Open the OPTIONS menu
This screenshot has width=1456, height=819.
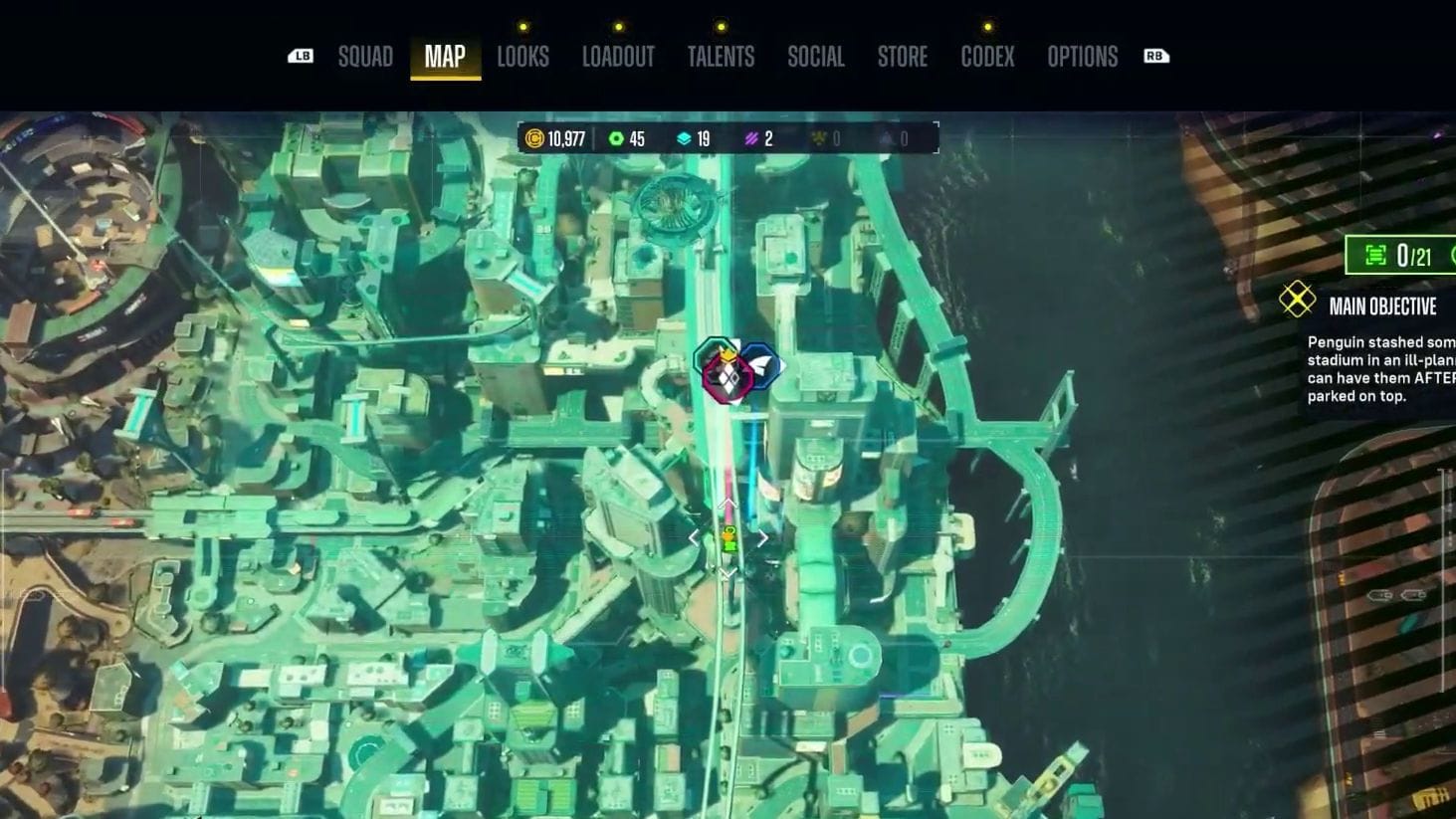coord(1081,57)
